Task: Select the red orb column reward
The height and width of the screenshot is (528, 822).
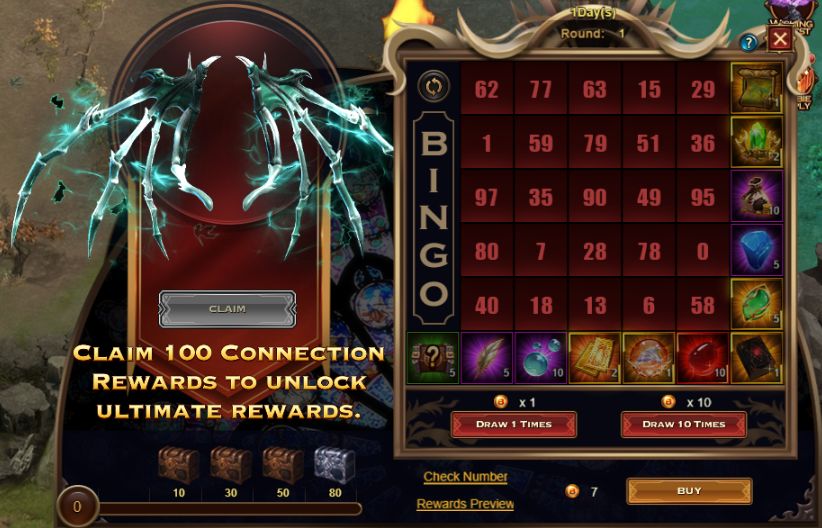Action: pos(703,358)
